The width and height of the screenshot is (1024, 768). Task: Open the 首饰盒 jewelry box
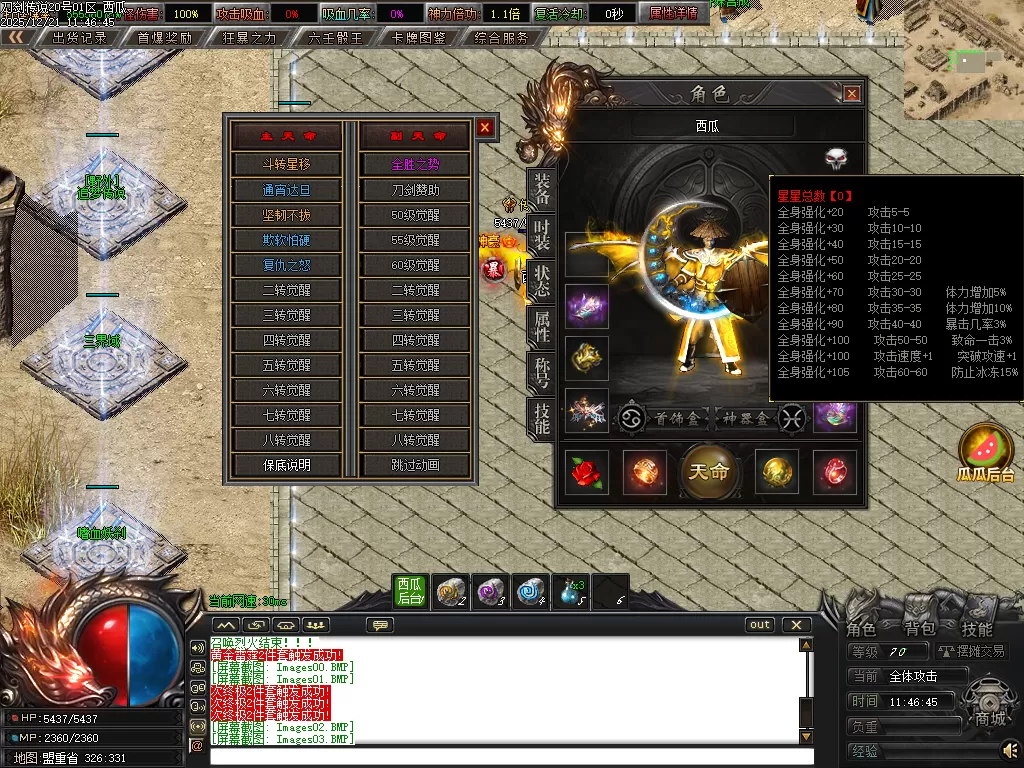click(675, 418)
